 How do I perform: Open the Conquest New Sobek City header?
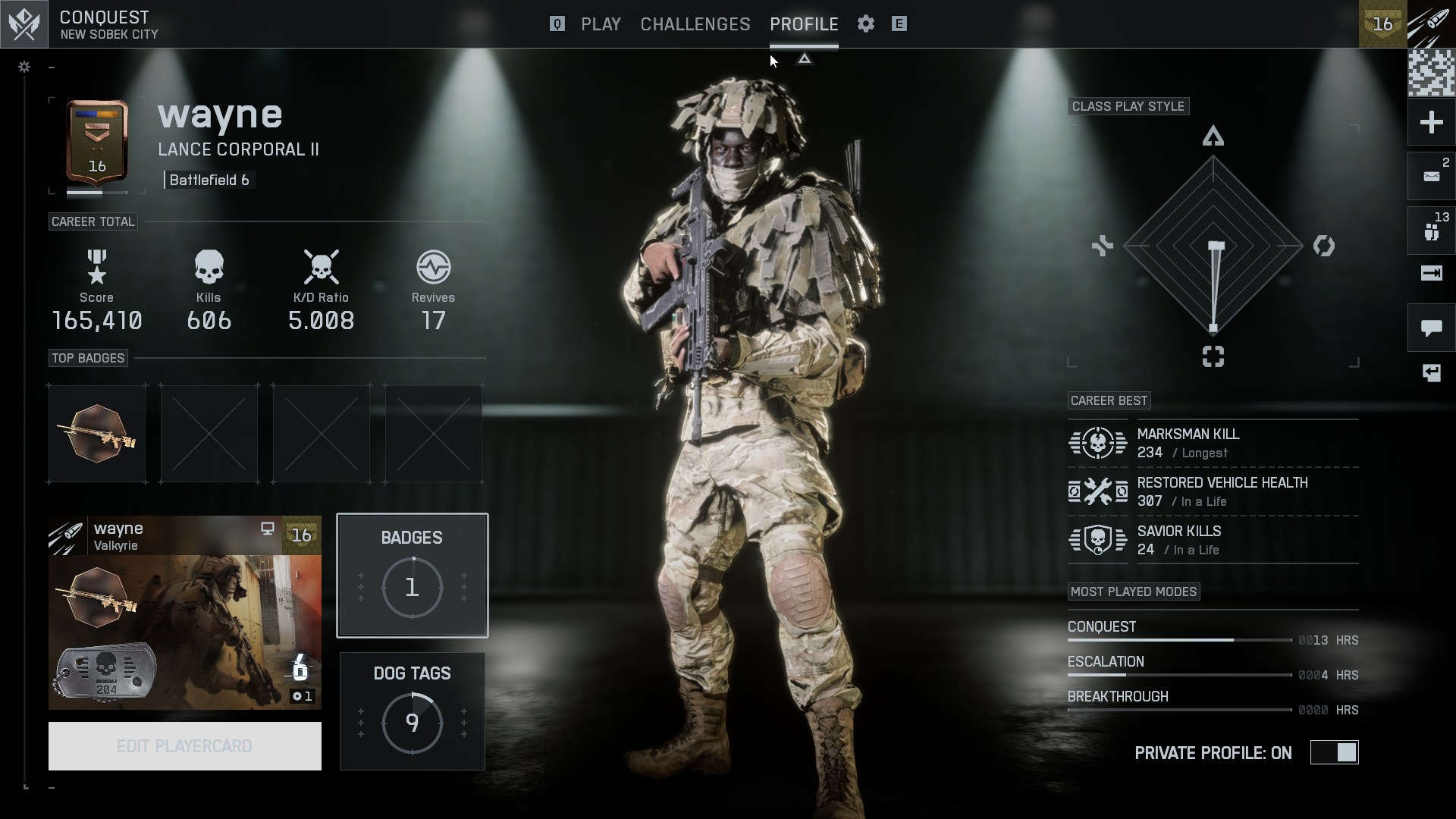click(108, 24)
